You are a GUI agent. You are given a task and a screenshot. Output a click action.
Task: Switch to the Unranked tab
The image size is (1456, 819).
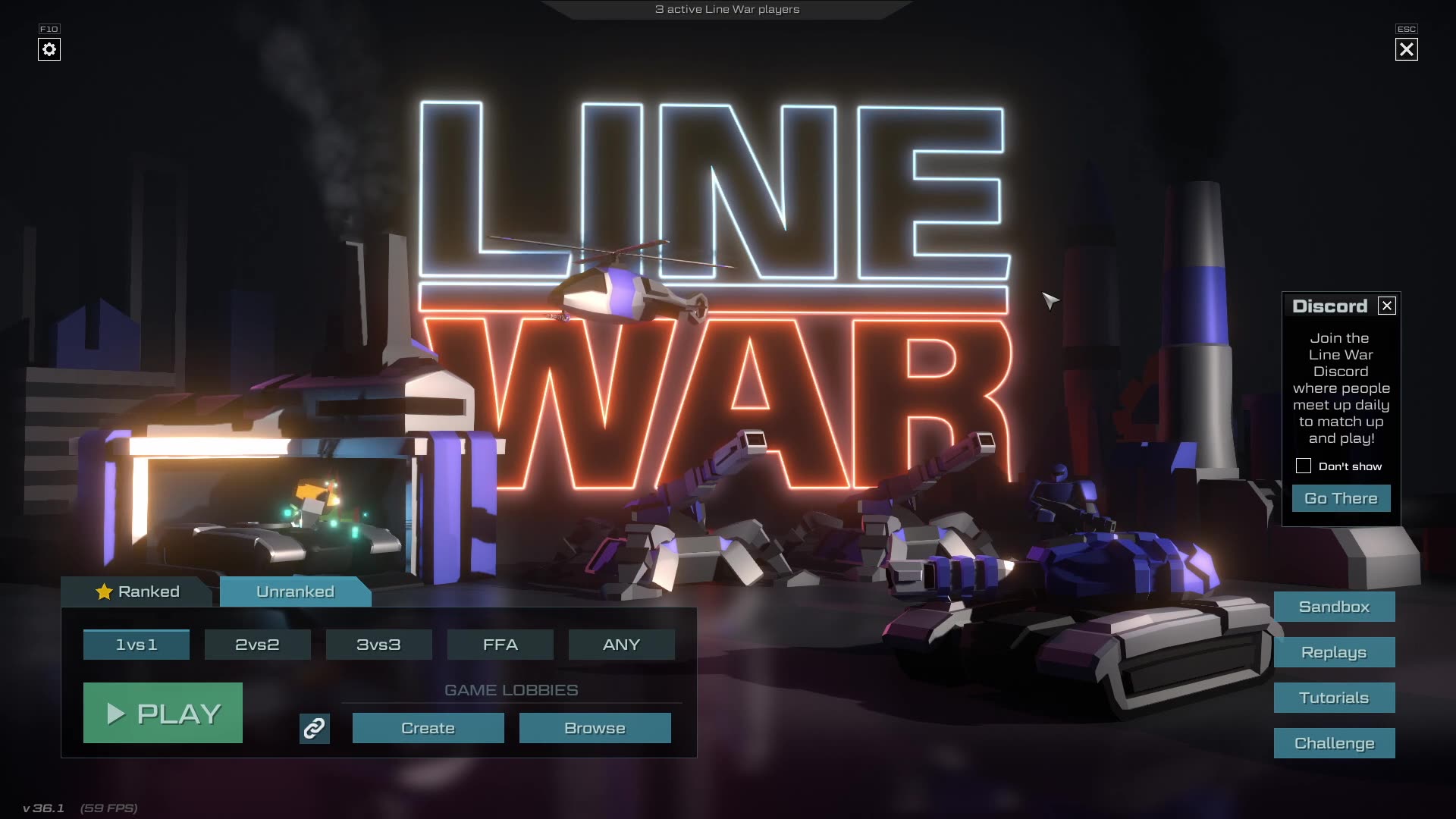click(295, 591)
